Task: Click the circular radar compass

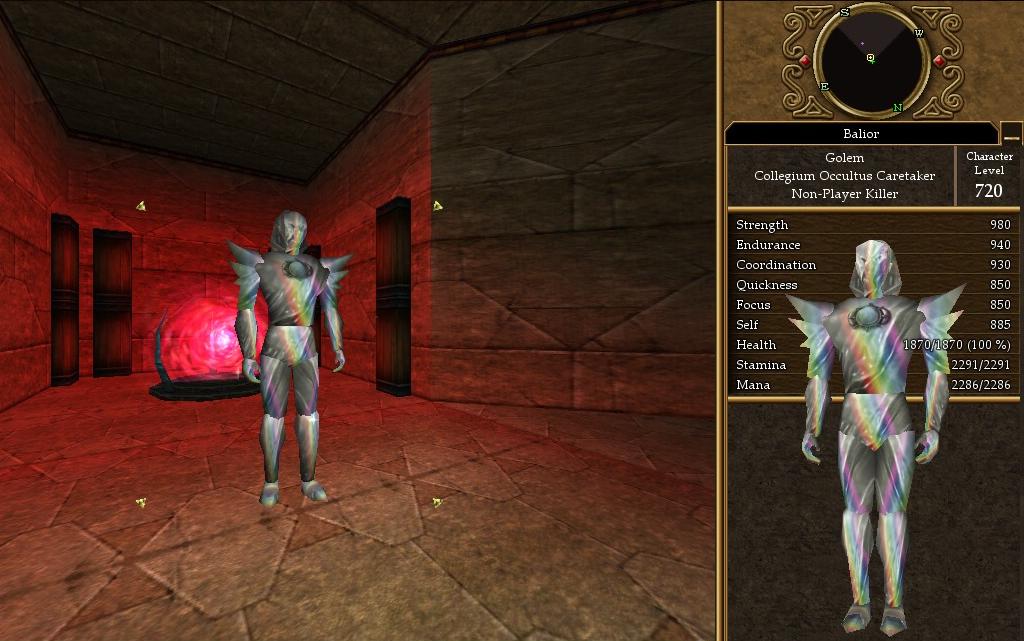Action: coord(871,59)
